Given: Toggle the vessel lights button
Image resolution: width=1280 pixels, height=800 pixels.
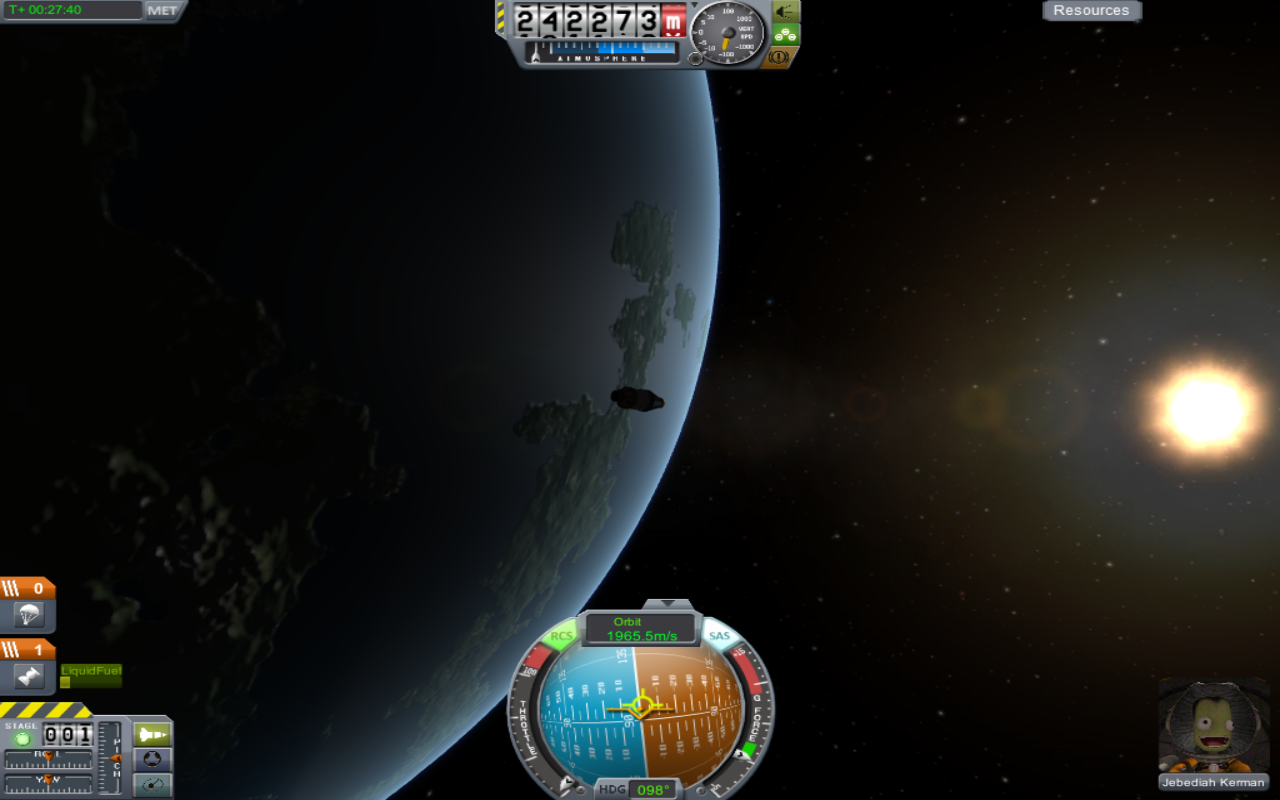Looking at the screenshot, I should coord(785,12).
